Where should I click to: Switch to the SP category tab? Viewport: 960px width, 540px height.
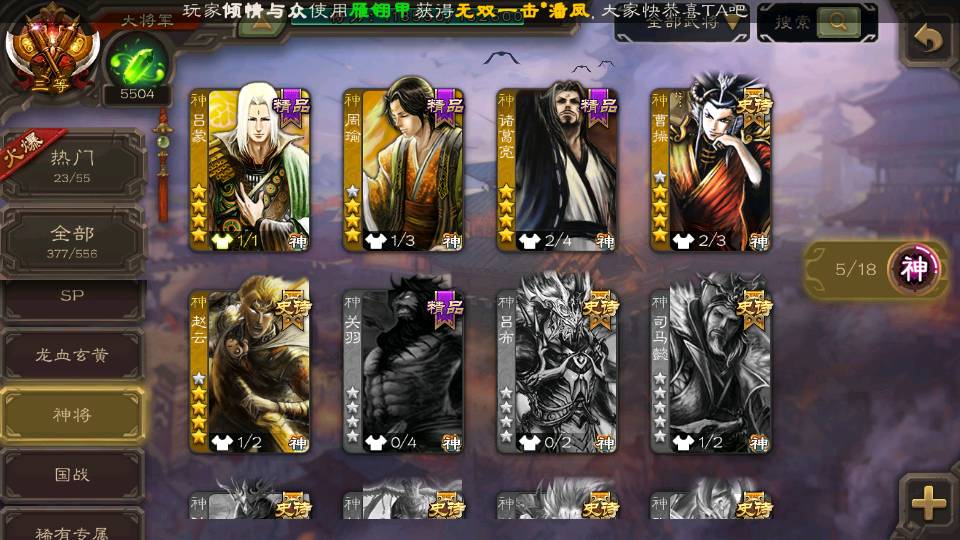tap(73, 296)
